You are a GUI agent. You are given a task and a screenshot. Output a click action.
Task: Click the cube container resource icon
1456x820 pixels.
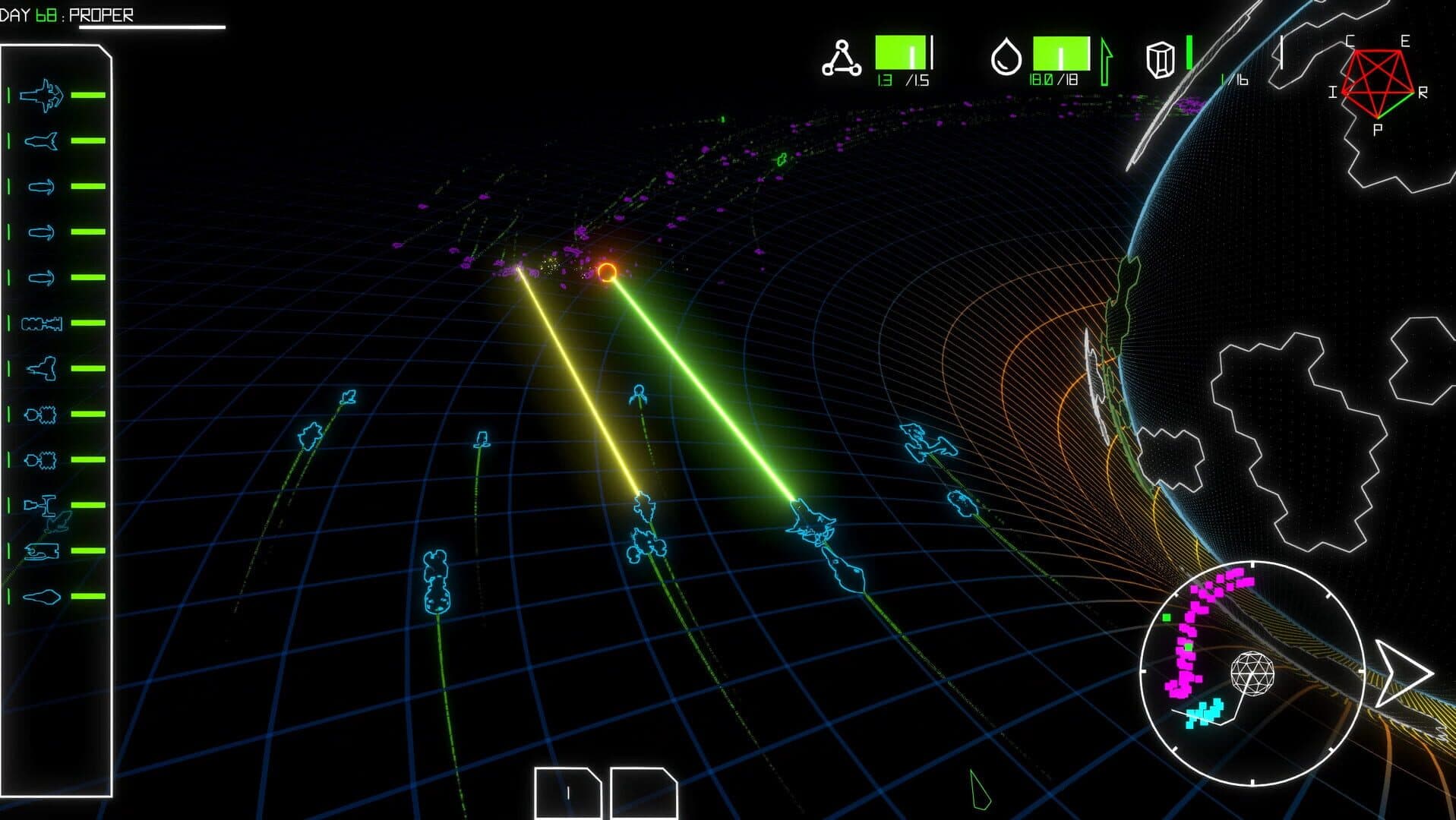coord(1160,59)
